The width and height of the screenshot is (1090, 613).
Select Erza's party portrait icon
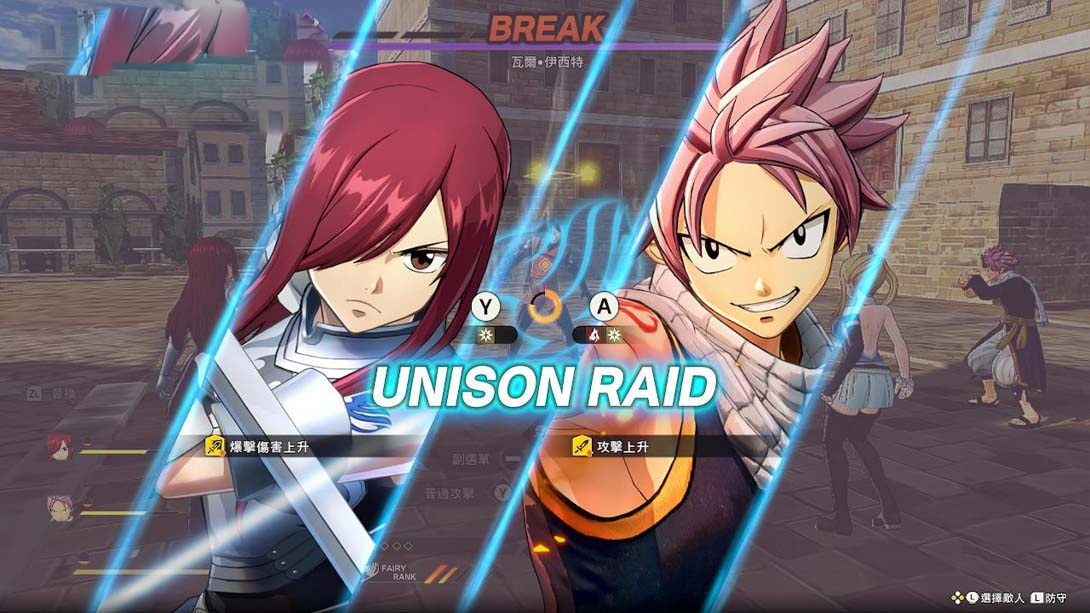click(59, 446)
